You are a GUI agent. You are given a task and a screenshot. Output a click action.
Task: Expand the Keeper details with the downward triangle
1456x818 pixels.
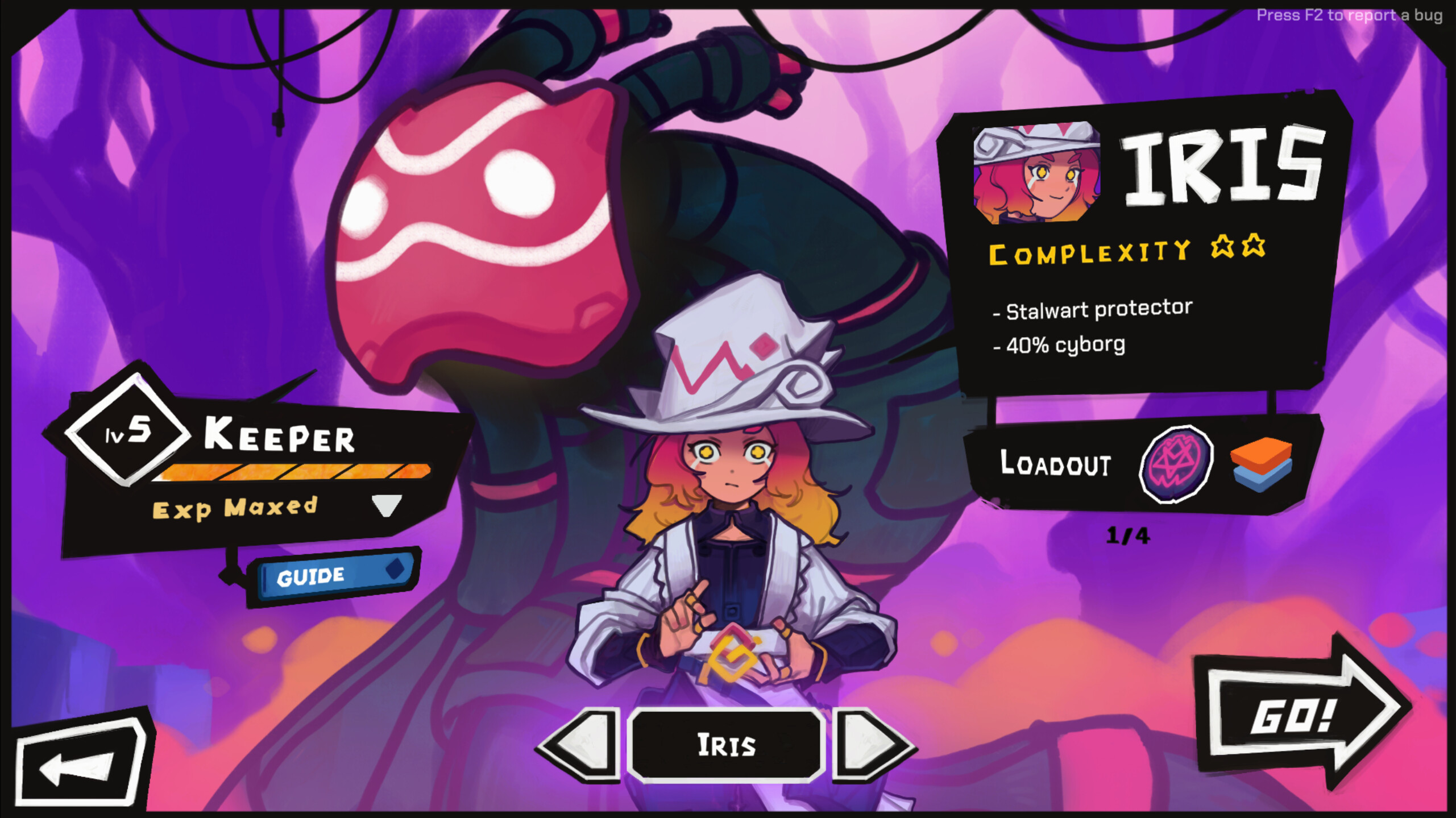(388, 505)
